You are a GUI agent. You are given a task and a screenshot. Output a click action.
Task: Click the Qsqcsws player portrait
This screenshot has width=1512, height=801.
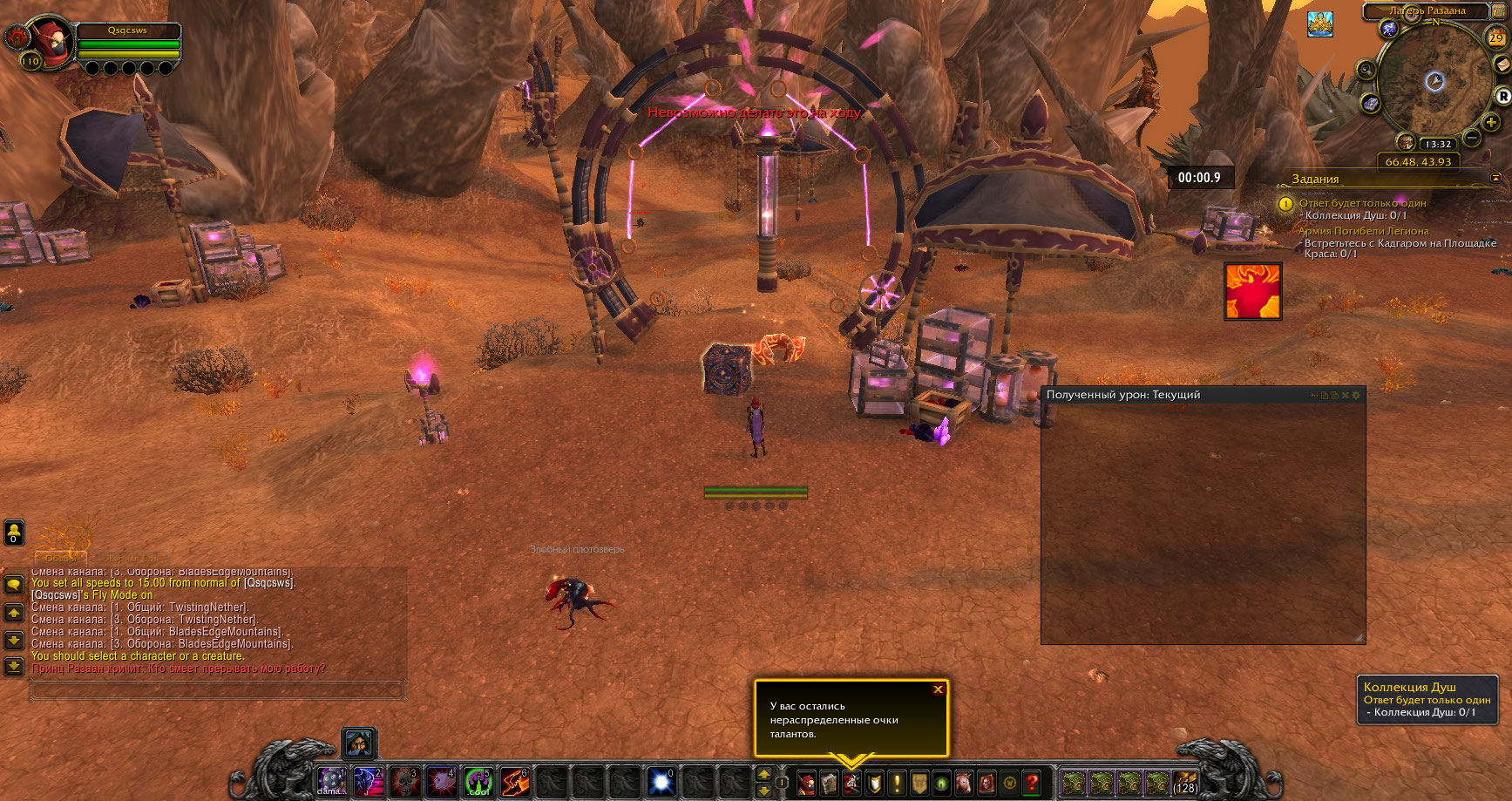tap(52, 41)
